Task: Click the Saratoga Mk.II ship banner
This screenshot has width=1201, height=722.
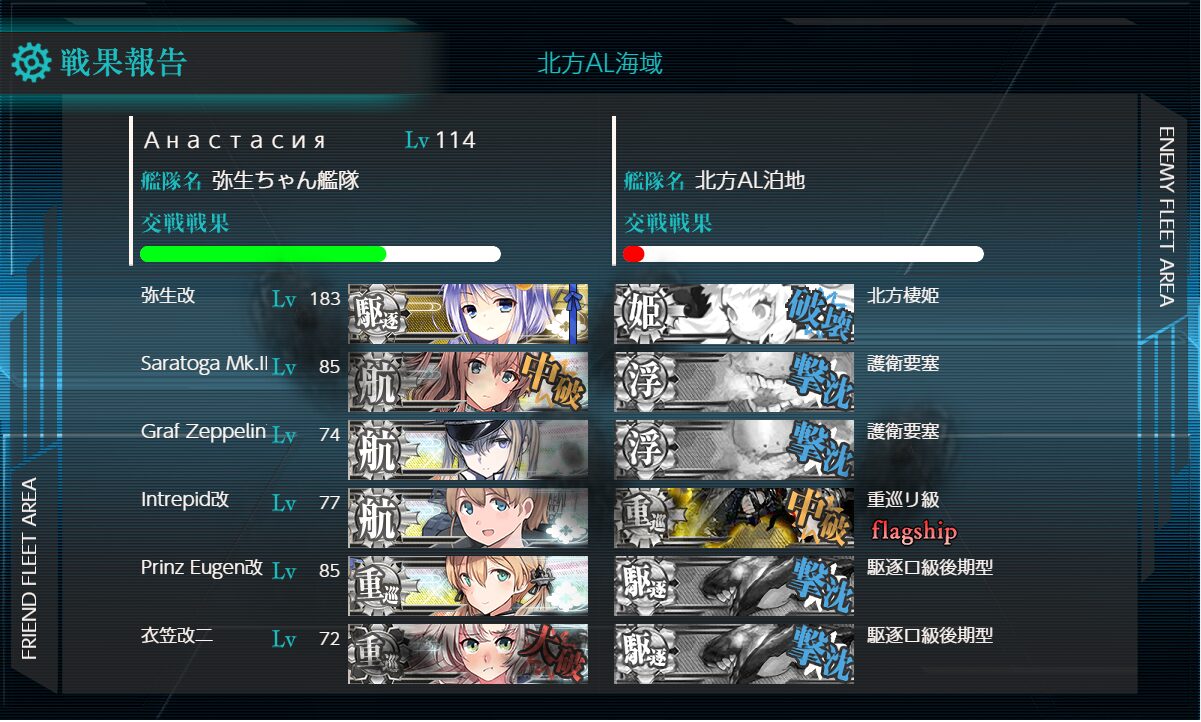Action: pyautogui.click(x=468, y=381)
